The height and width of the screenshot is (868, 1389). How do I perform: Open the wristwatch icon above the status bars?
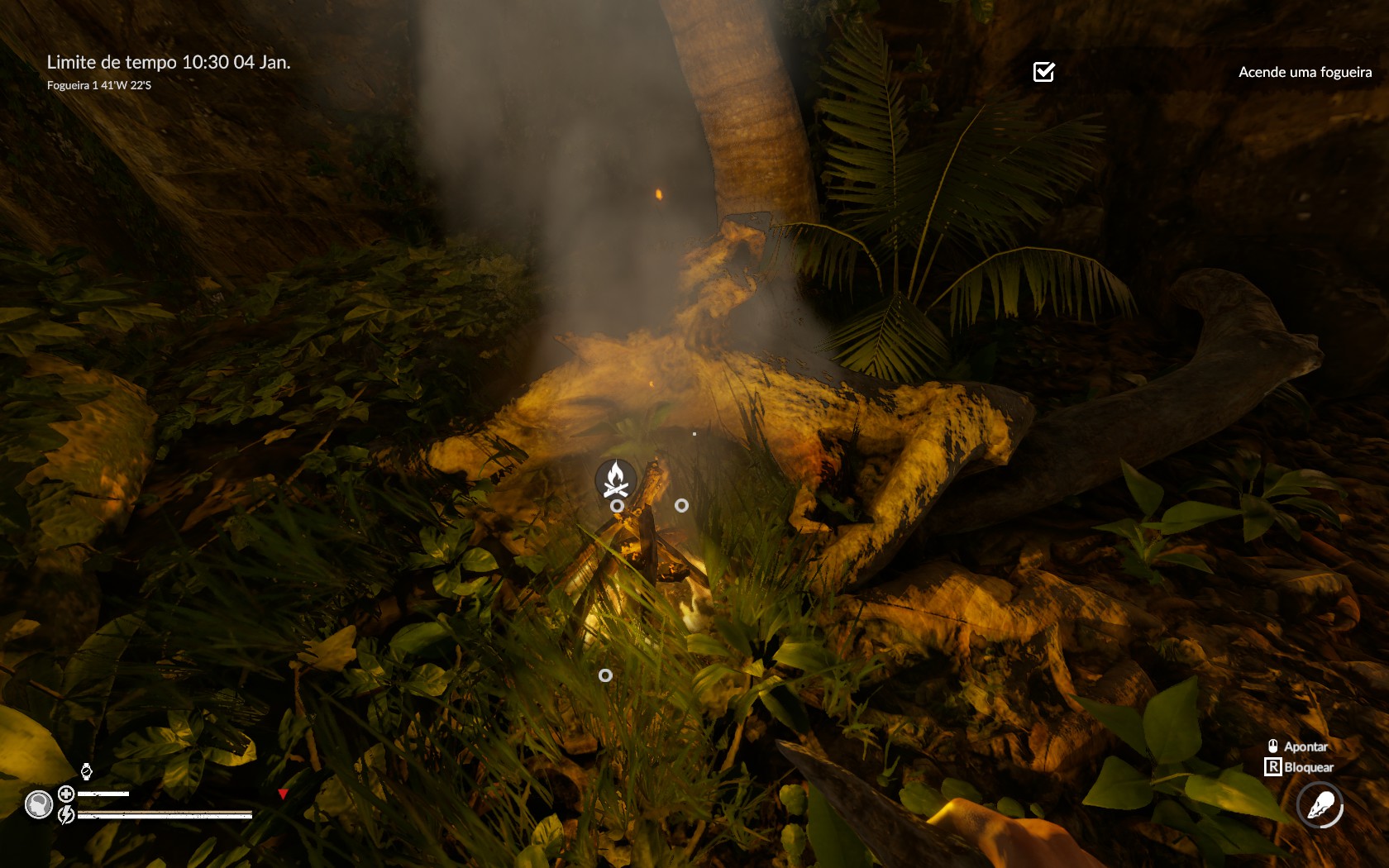(x=86, y=772)
